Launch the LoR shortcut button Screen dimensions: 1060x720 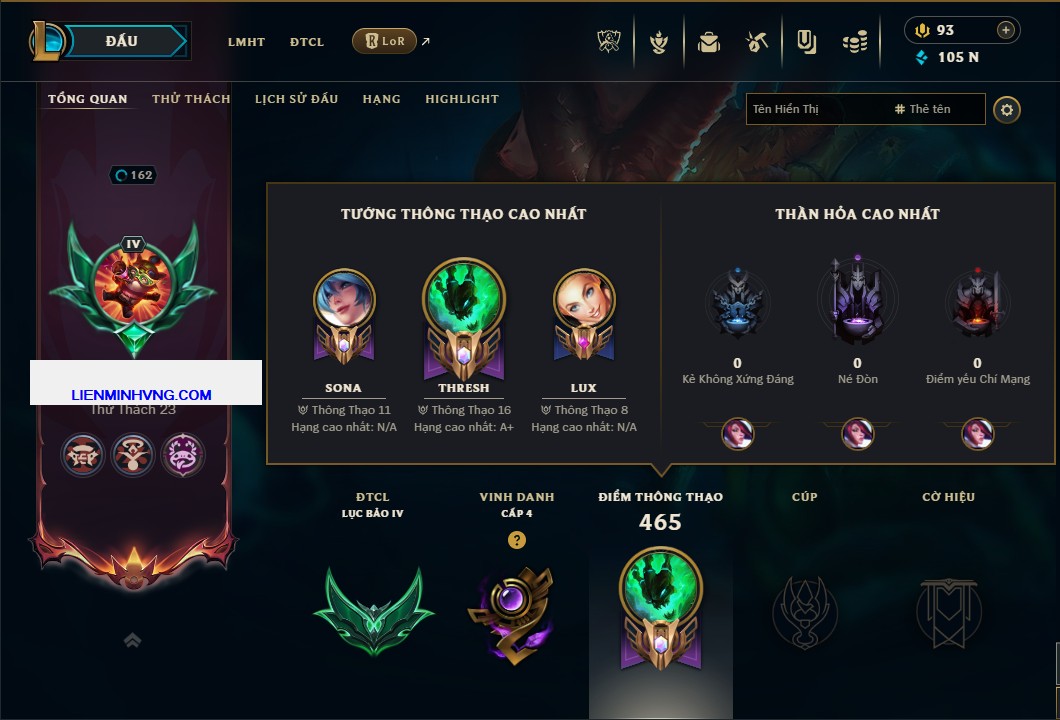click(384, 41)
